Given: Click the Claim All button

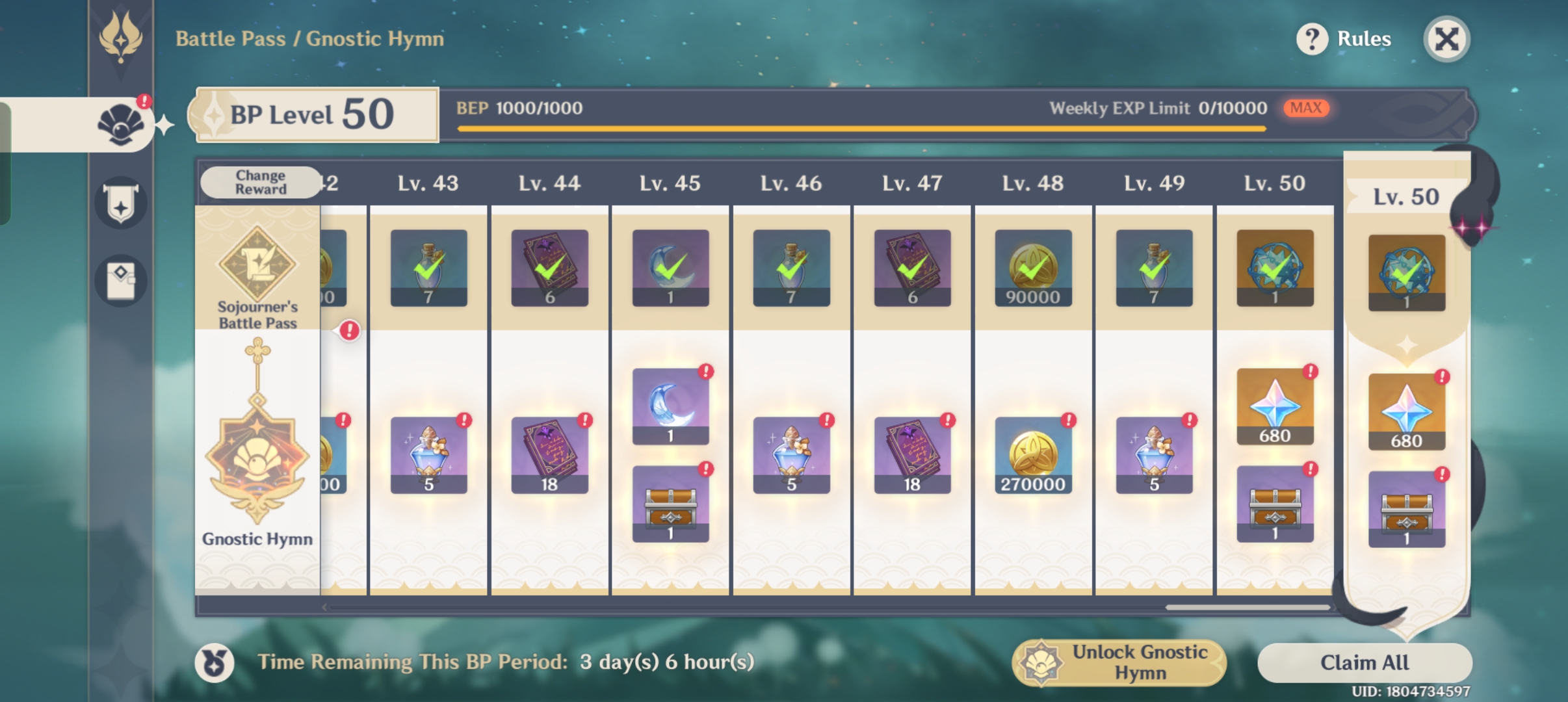Looking at the screenshot, I should click(x=1364, y=662).
